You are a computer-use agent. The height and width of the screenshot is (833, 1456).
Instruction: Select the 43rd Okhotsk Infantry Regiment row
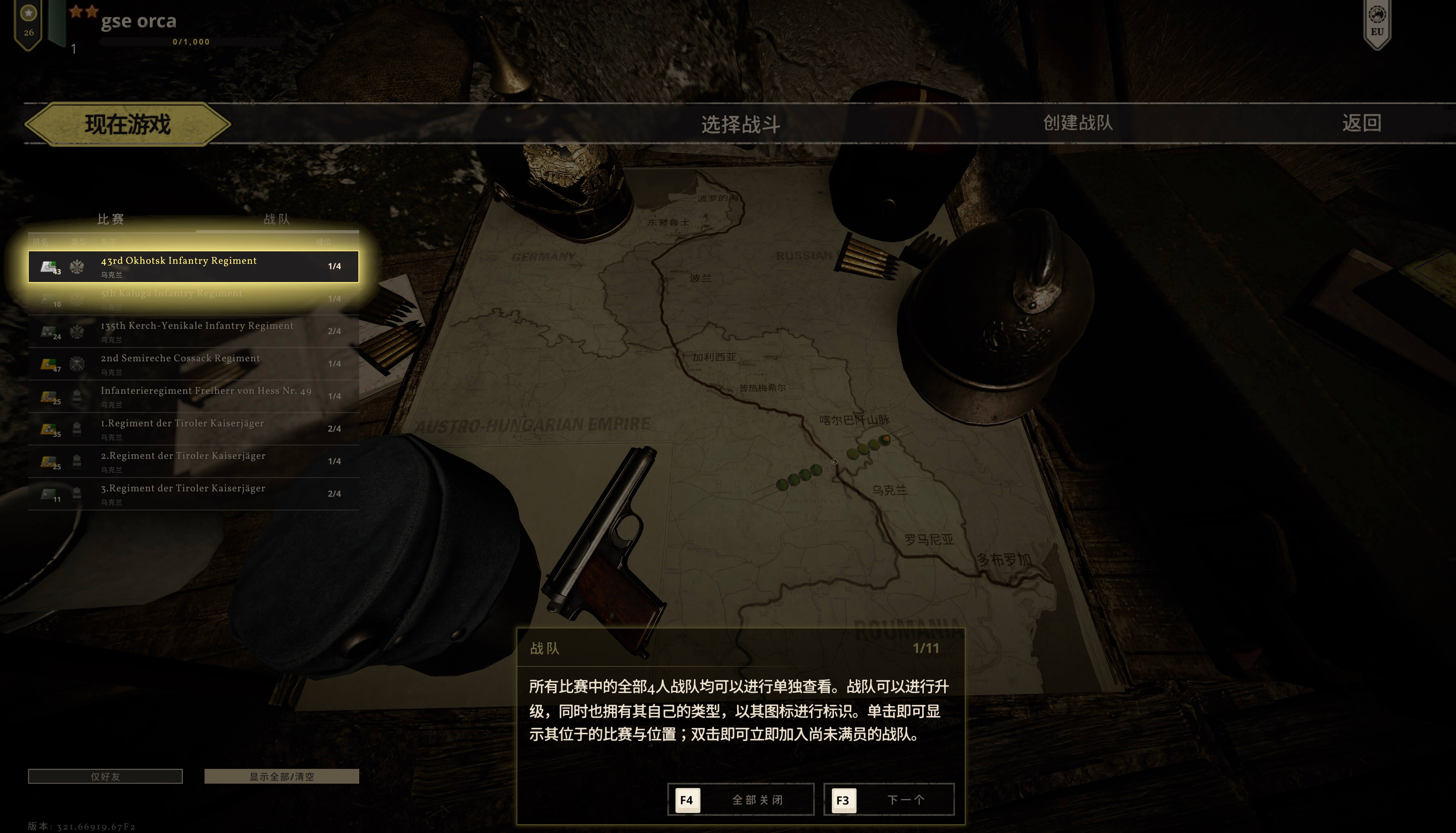[193, 267]
